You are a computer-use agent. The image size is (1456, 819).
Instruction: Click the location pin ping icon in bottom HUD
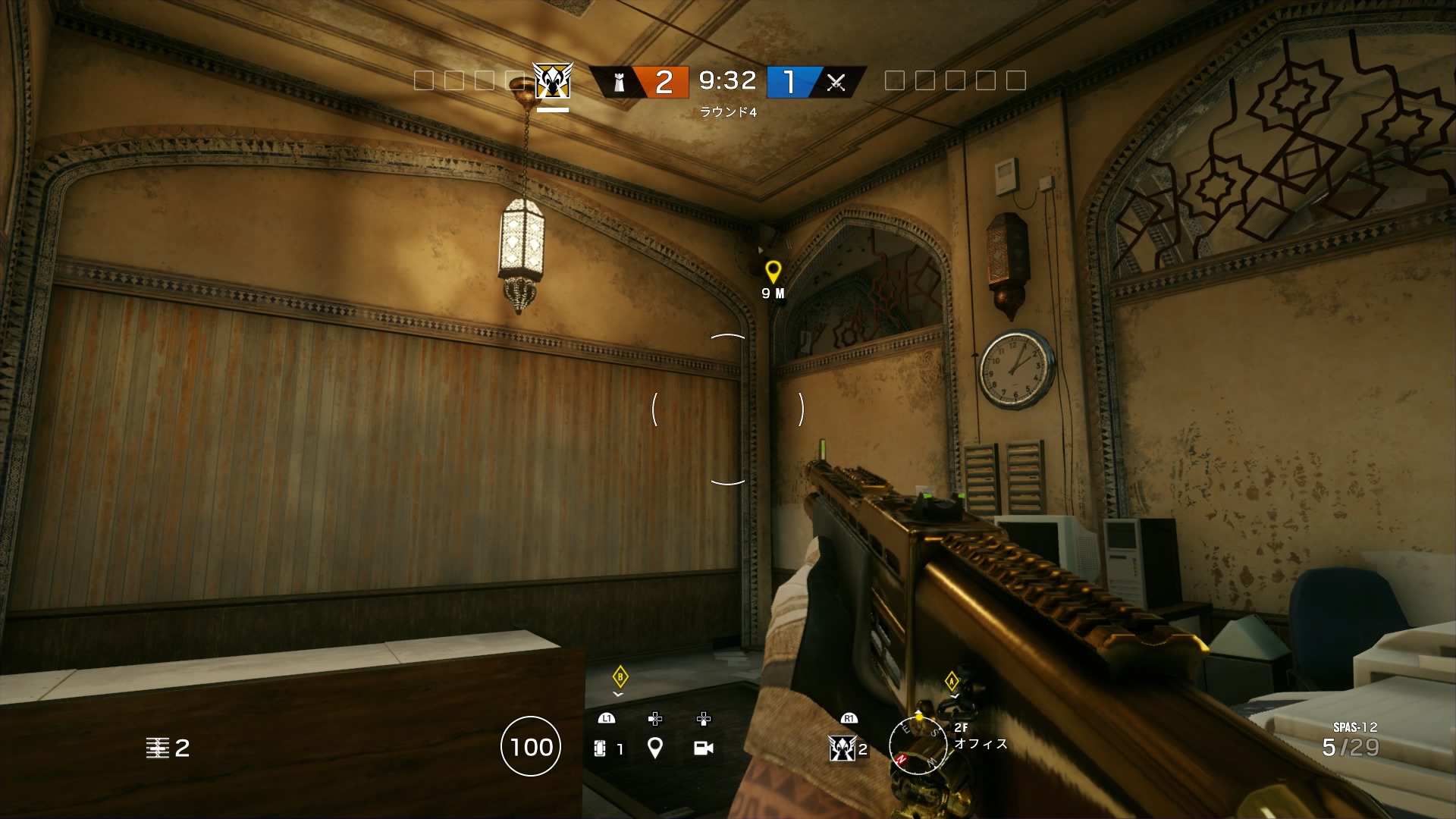[654, 748]
